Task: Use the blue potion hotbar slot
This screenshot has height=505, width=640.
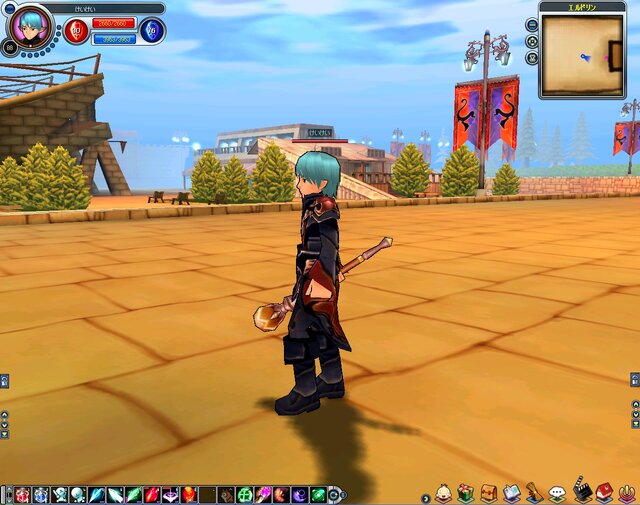Action: point(40,495)
